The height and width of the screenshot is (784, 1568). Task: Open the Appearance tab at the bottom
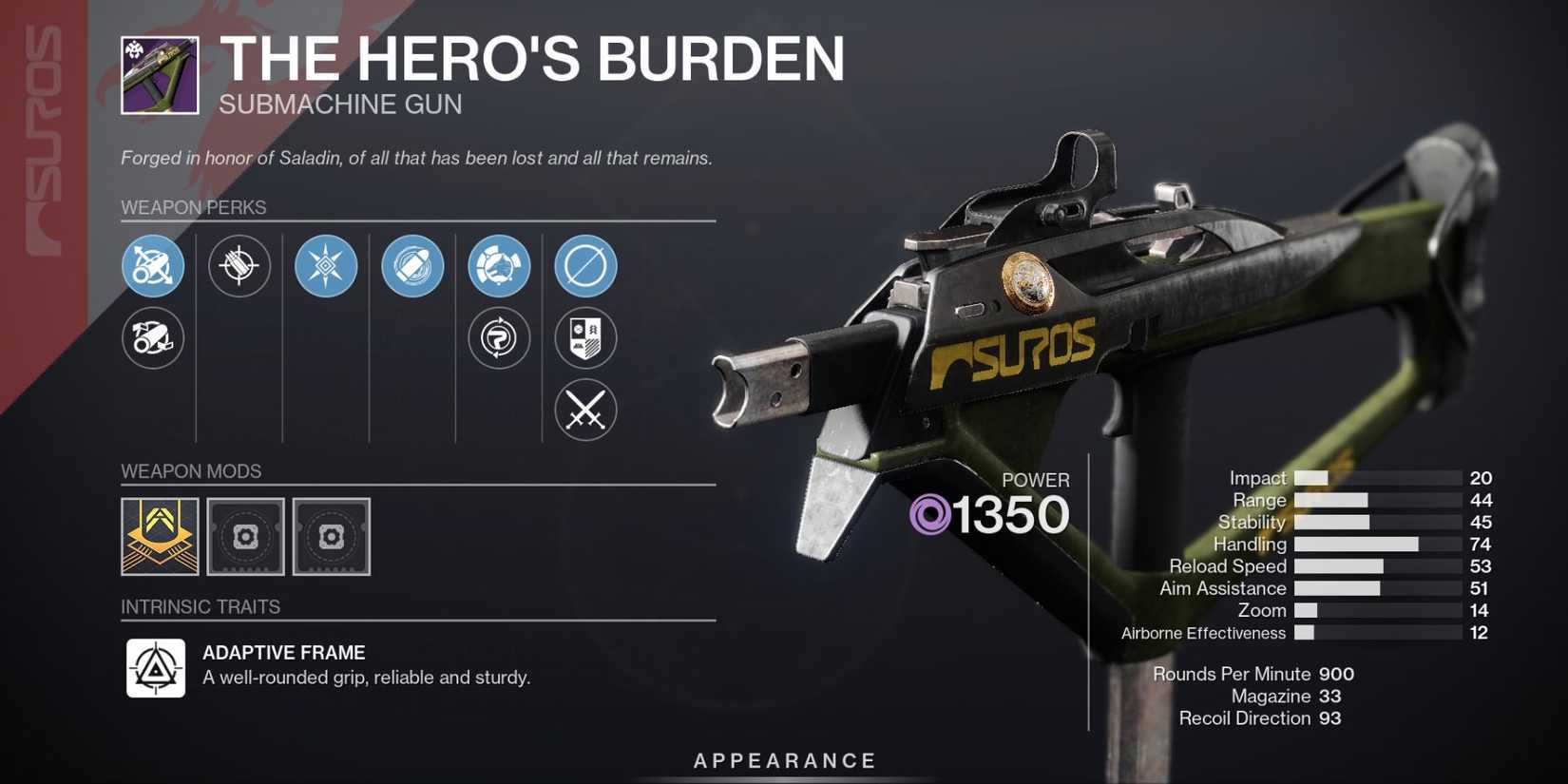click(x=783, y=759)
